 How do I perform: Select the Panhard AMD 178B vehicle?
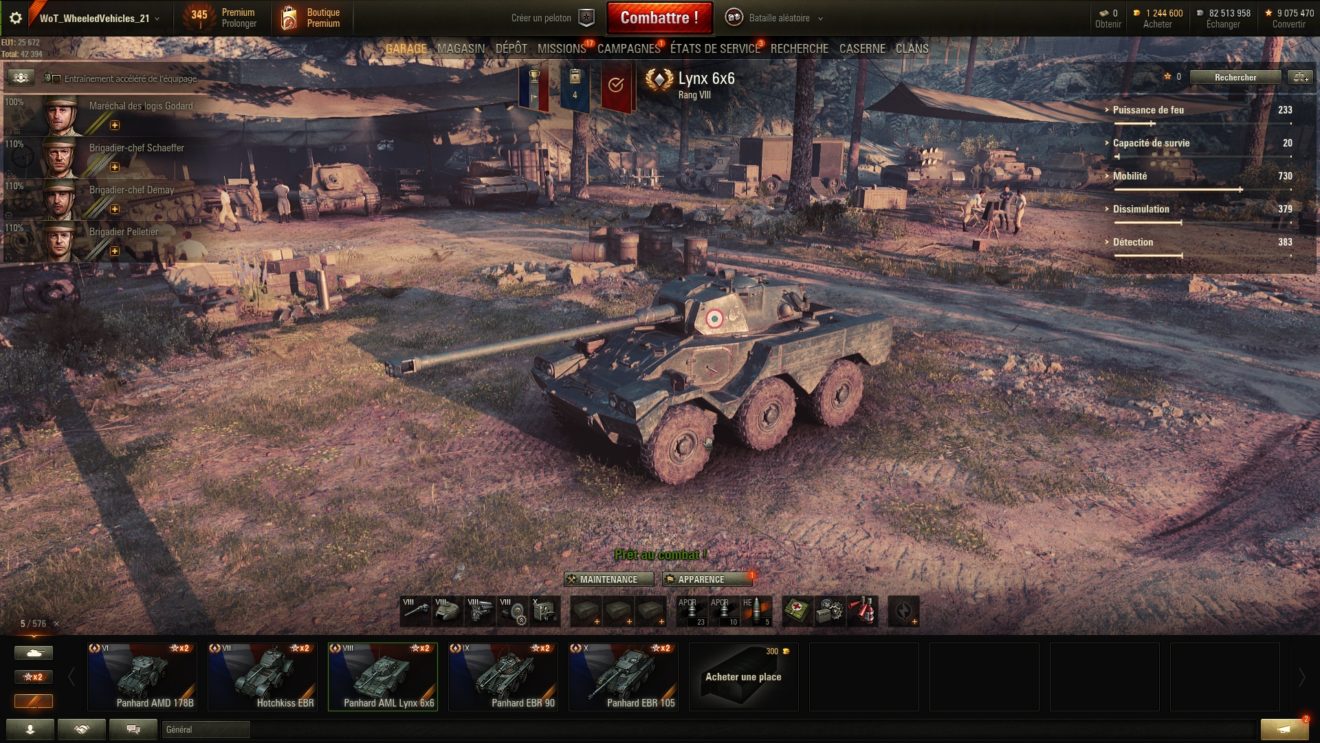point(141,676)
